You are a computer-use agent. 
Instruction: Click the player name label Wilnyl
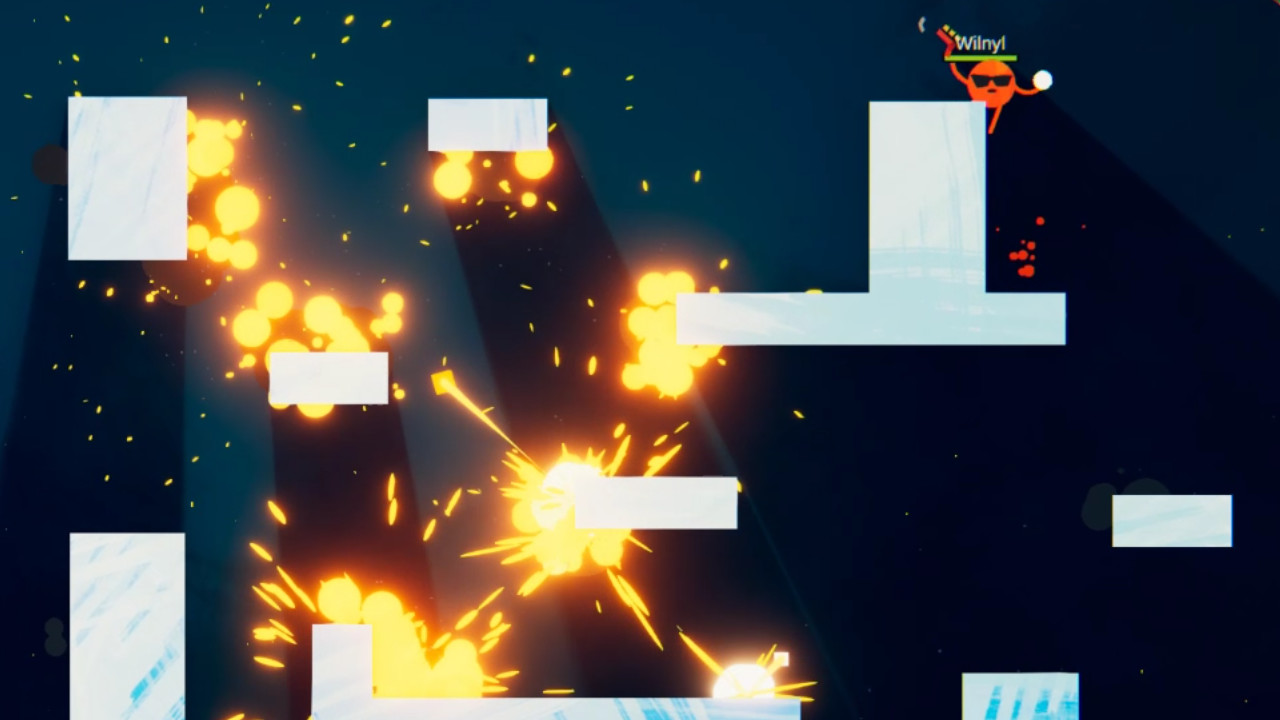tap(982, 42)
